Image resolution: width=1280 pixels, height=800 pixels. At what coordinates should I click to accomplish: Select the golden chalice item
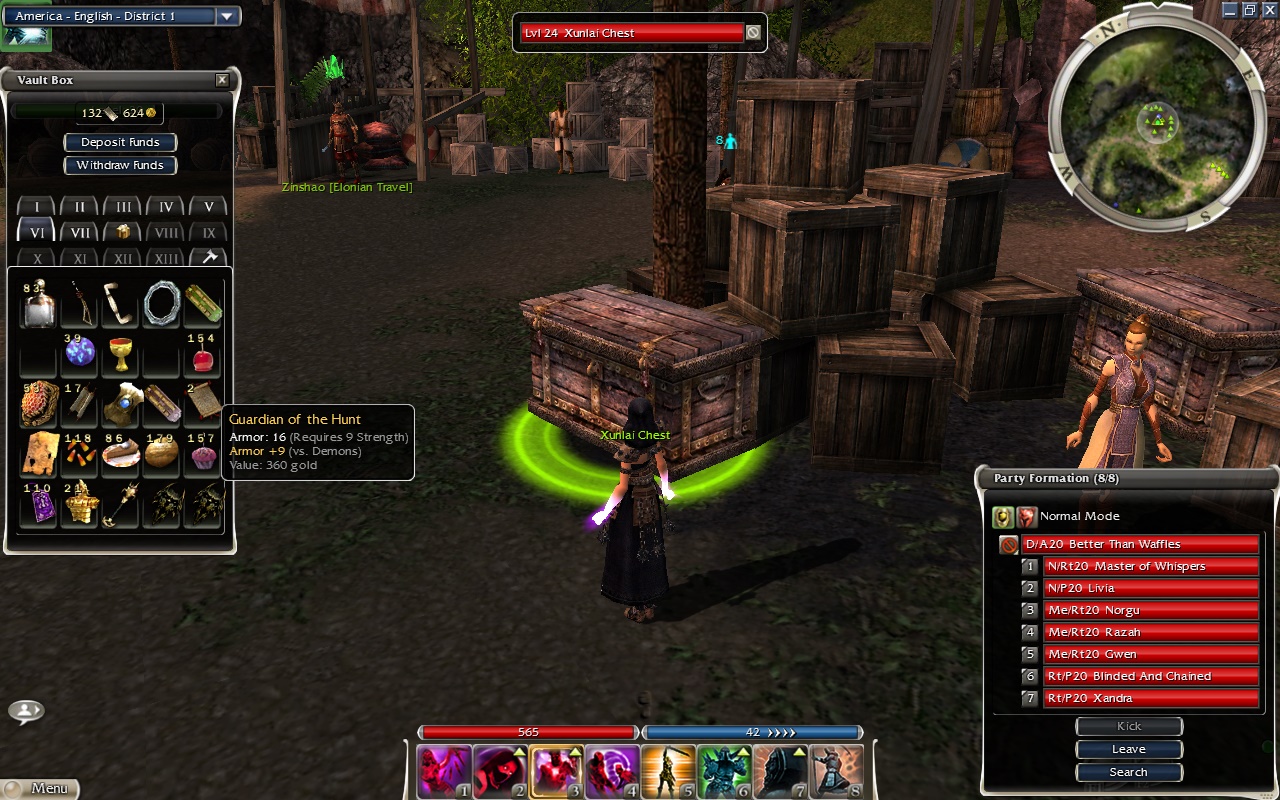(x=121, y=353)
